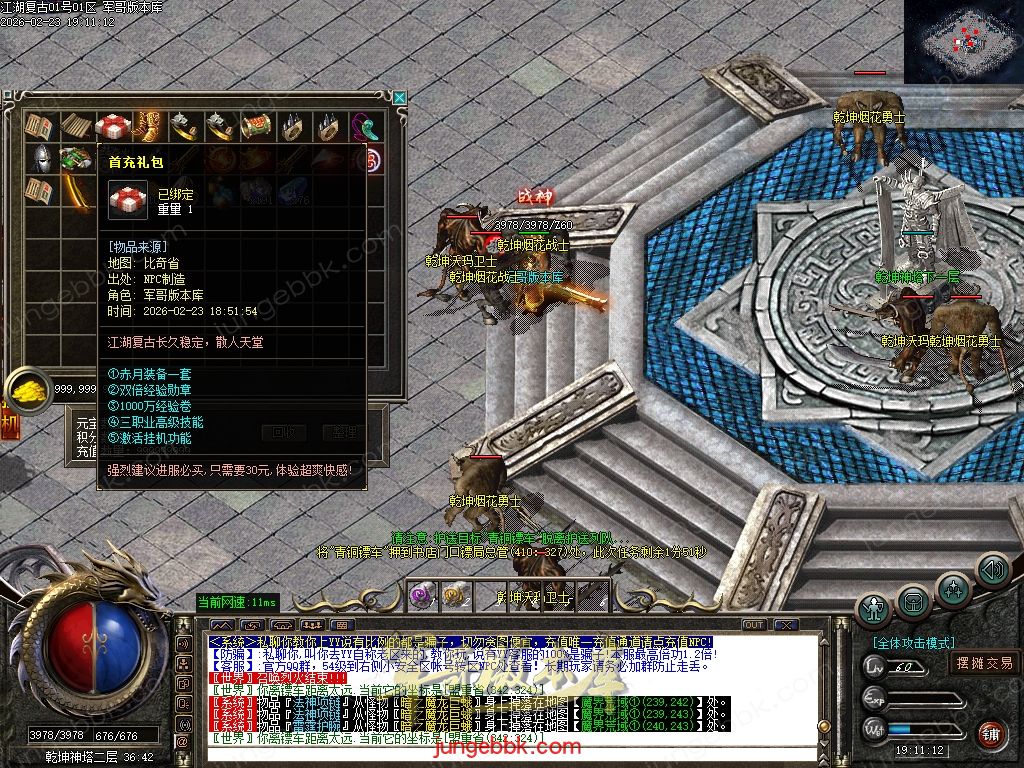Click the gold ingot pile icon
This screenshot has height=768, width=1024.
click(x=29, y=387)
